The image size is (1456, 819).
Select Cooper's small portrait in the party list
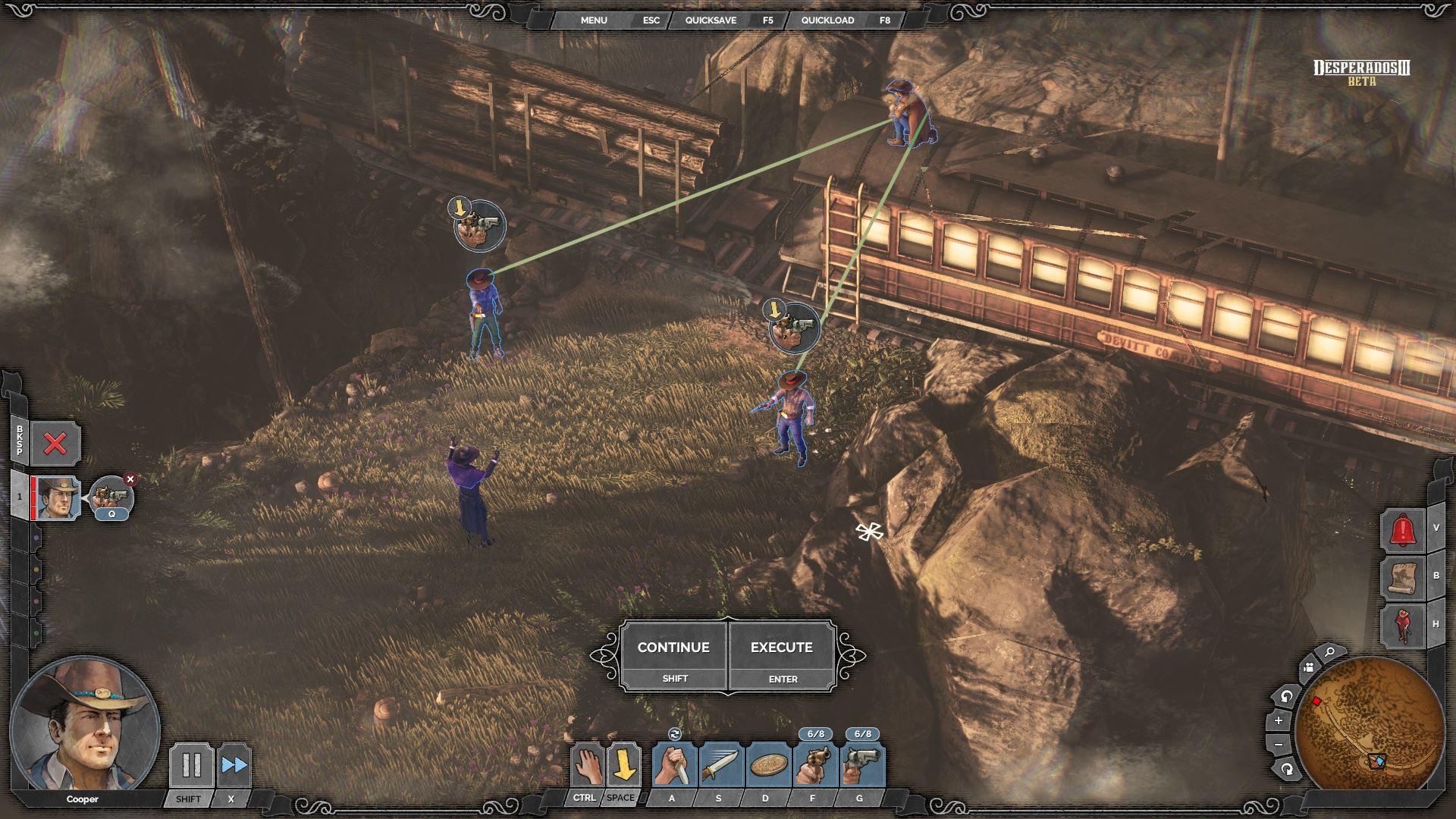[58, 498]
